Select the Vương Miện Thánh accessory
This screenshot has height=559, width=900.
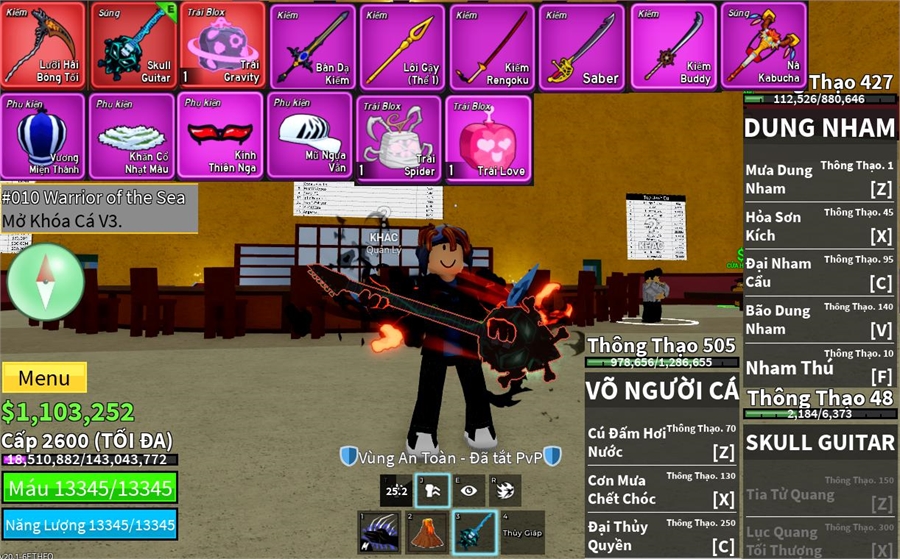43,137
